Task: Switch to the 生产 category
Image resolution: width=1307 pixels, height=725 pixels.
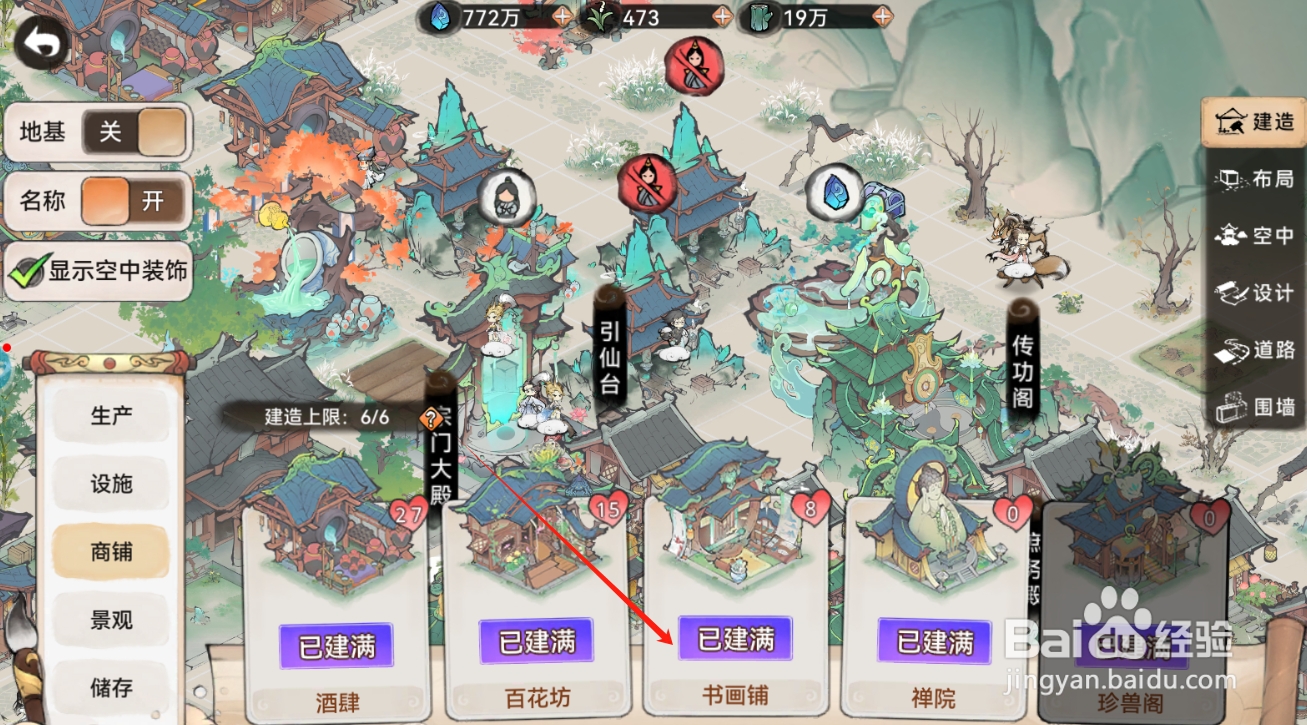Action: click(x=110, y=415)
